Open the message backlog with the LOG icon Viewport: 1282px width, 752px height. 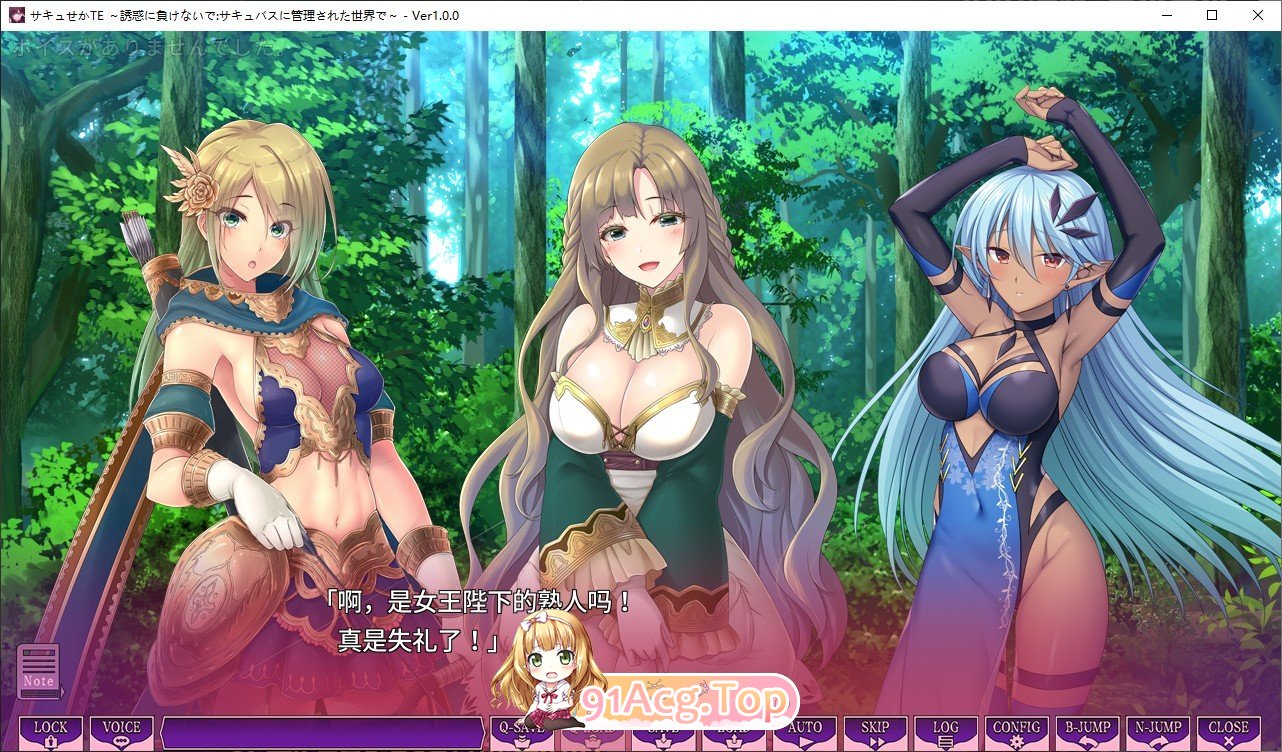point(945,730)
